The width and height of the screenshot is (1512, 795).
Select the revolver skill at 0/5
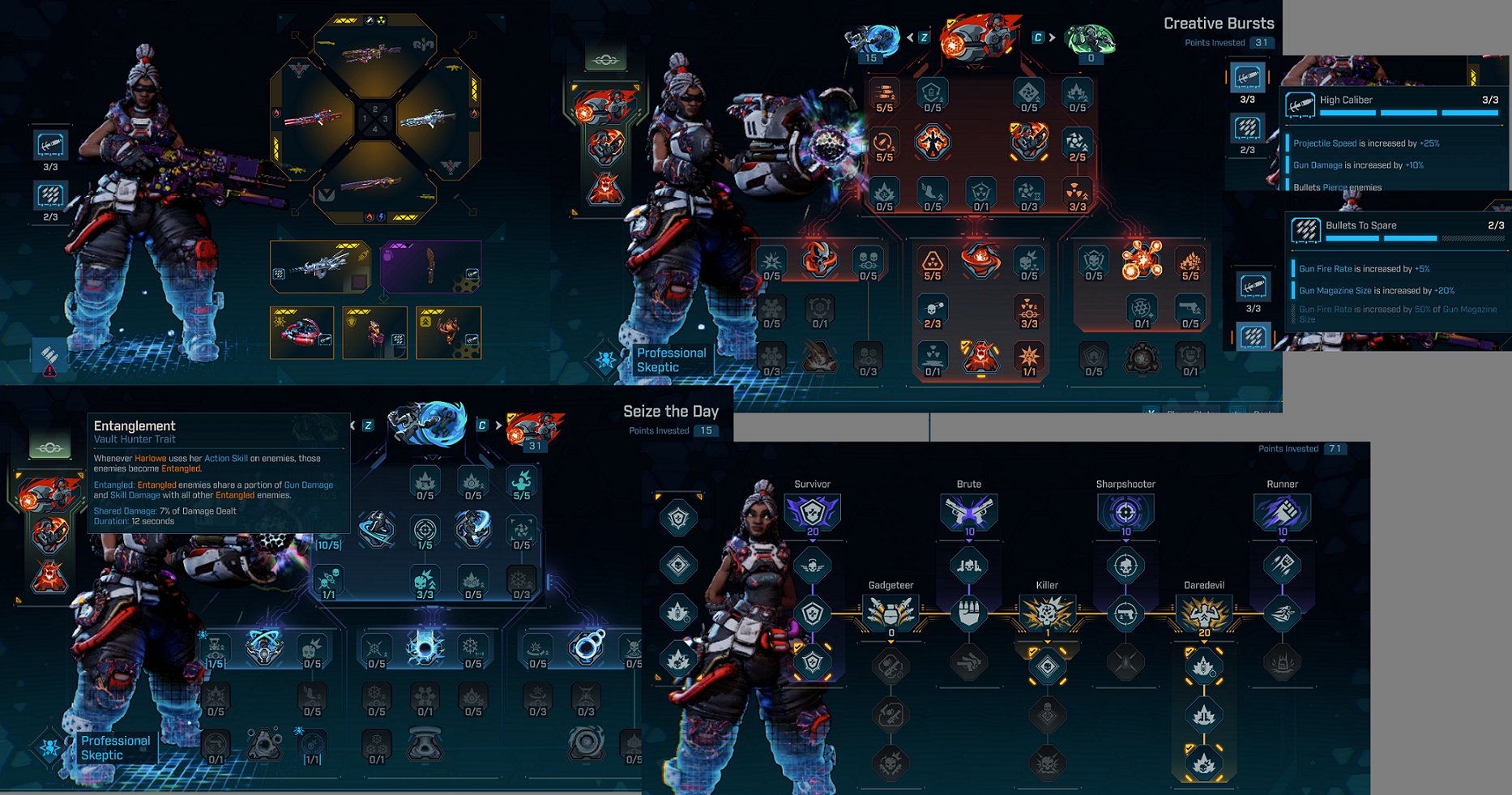tap(1190, 309)
